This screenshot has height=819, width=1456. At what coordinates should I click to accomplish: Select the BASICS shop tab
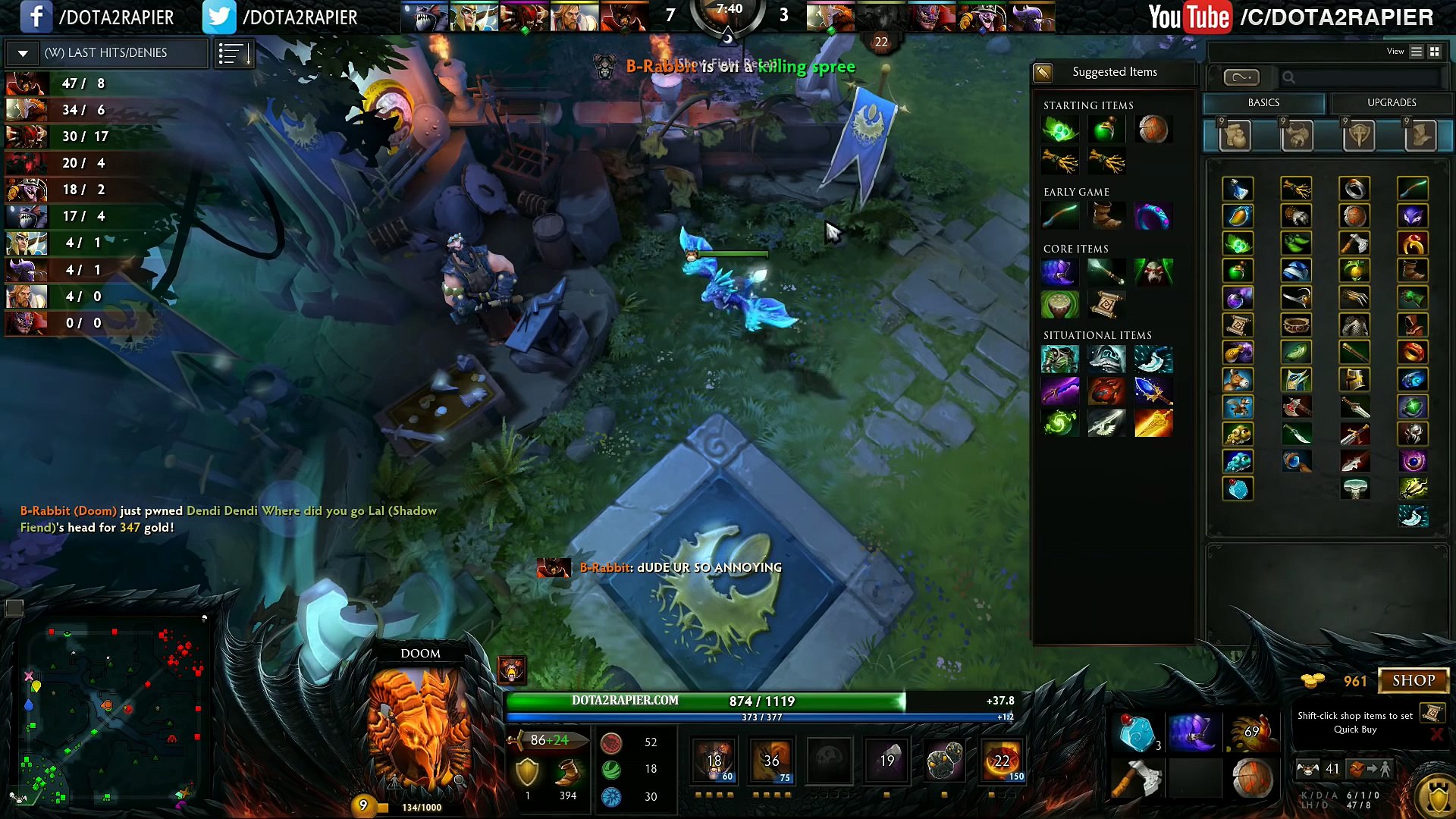coord(1263,102)
